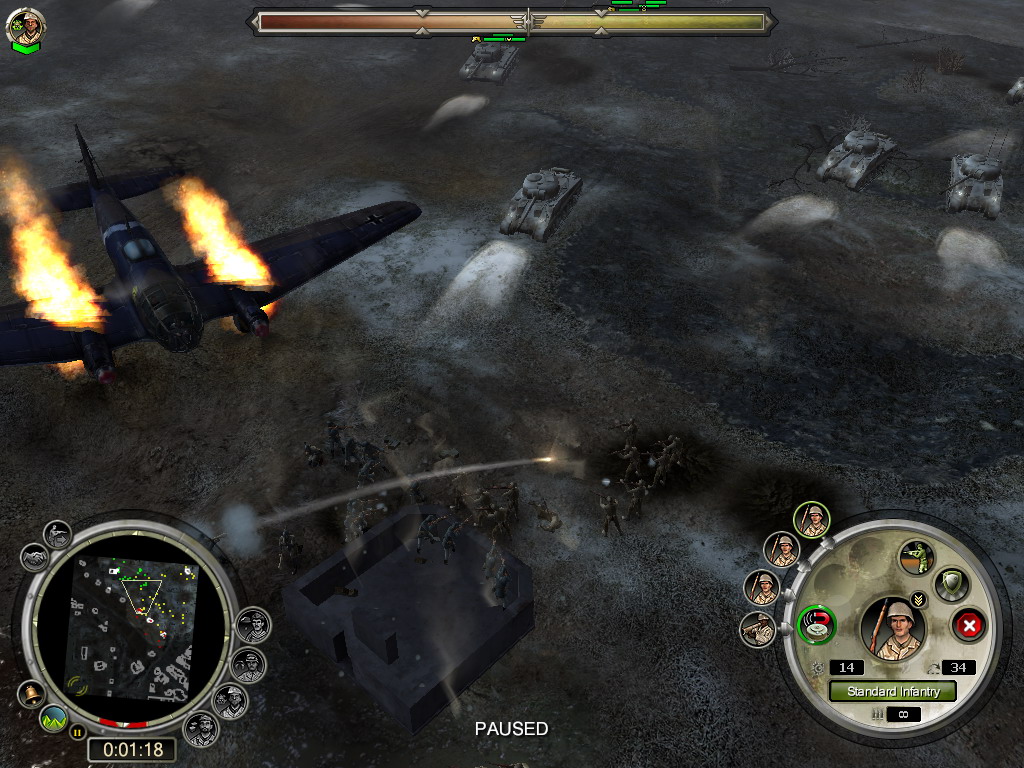This screenshot has height=768, width=1024.
Task: Click the yellow chevron rank icon
Action: [919, 600]
